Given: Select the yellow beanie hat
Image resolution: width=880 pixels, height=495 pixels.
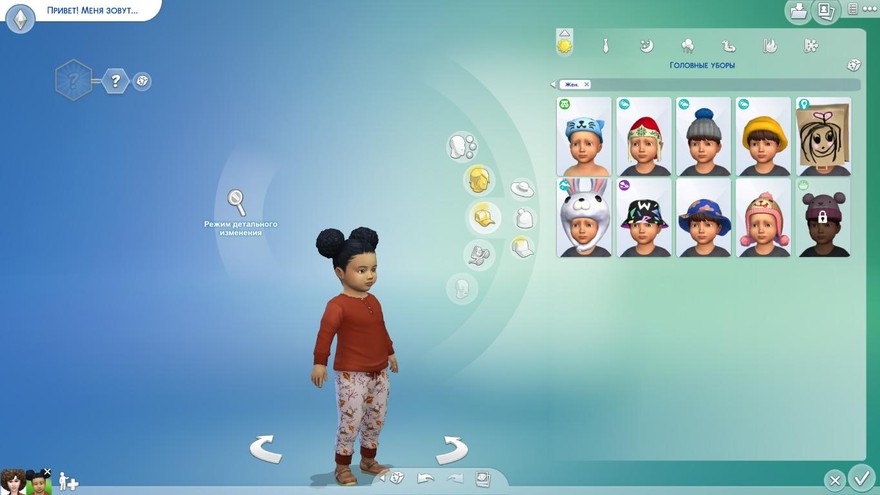Looking at the screenshot, I should 763,136.
